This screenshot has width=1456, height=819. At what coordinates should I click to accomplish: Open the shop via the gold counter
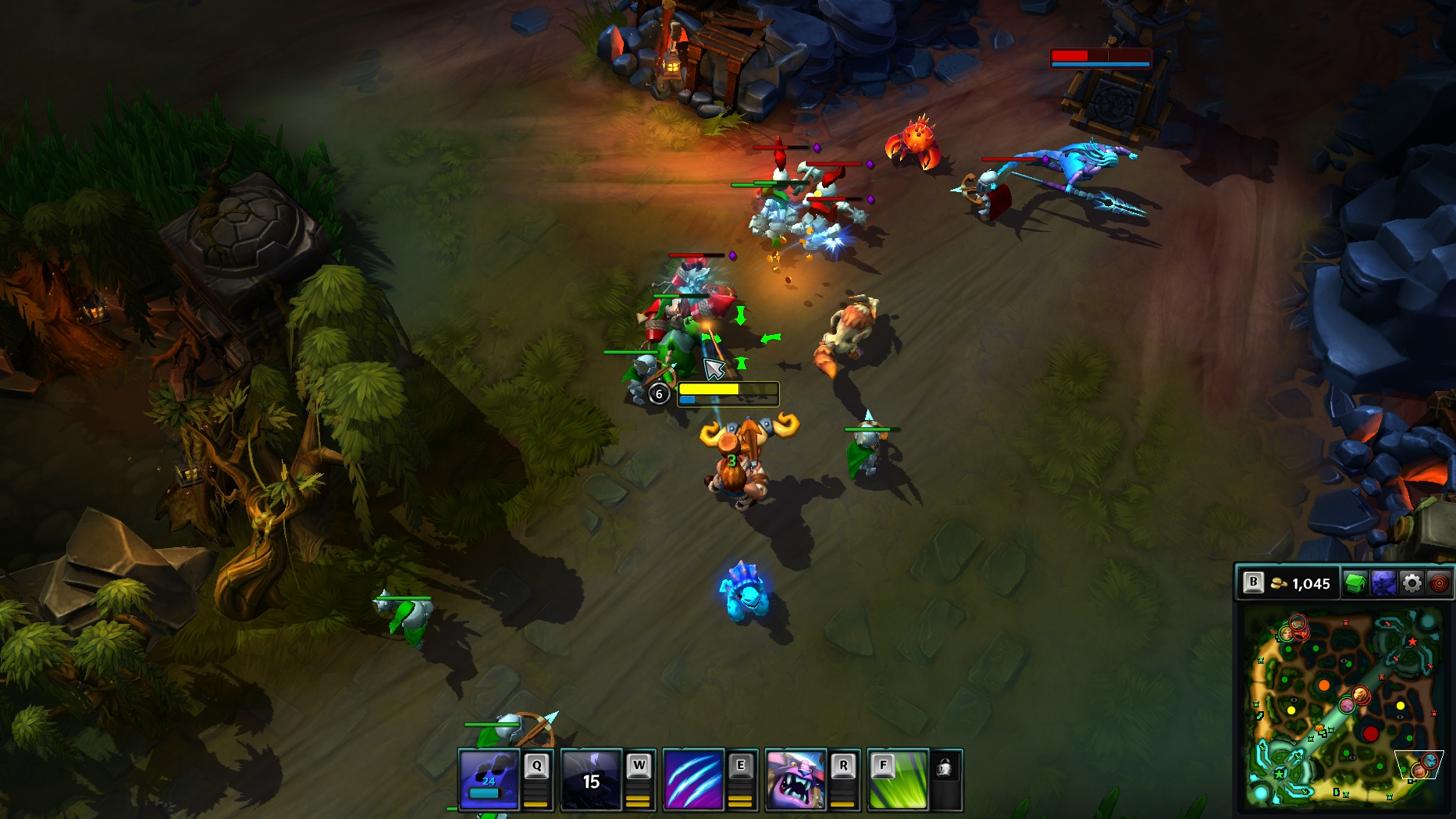pos(1301,583)
